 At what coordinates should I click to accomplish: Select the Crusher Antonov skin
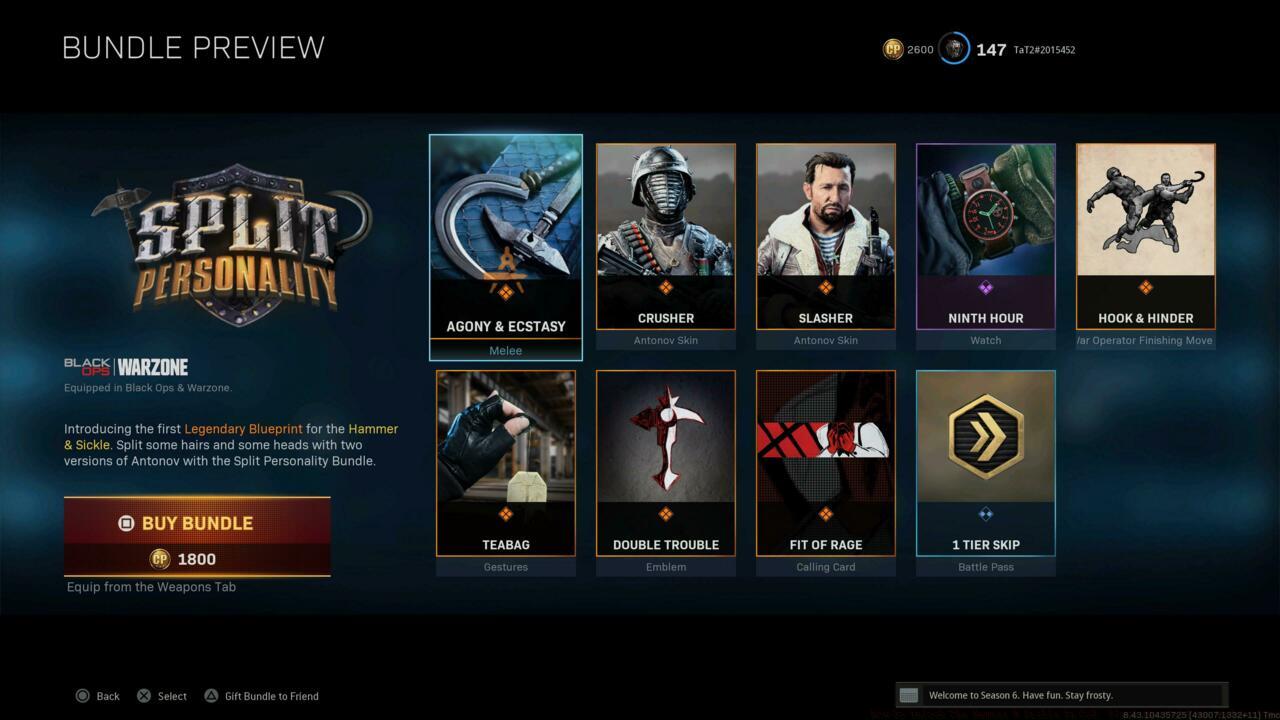tap(665, 230)
